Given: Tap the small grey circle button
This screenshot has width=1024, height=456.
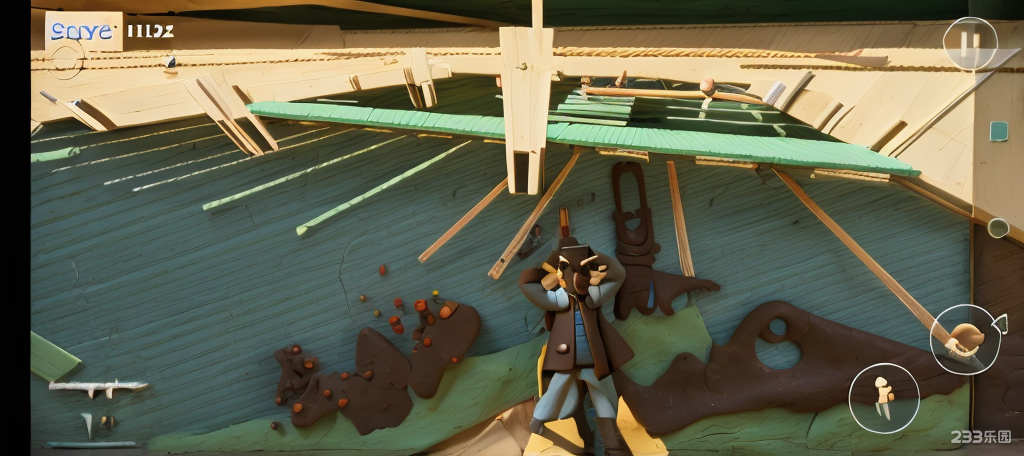Looking at the screenshot, I should point(997,228).
